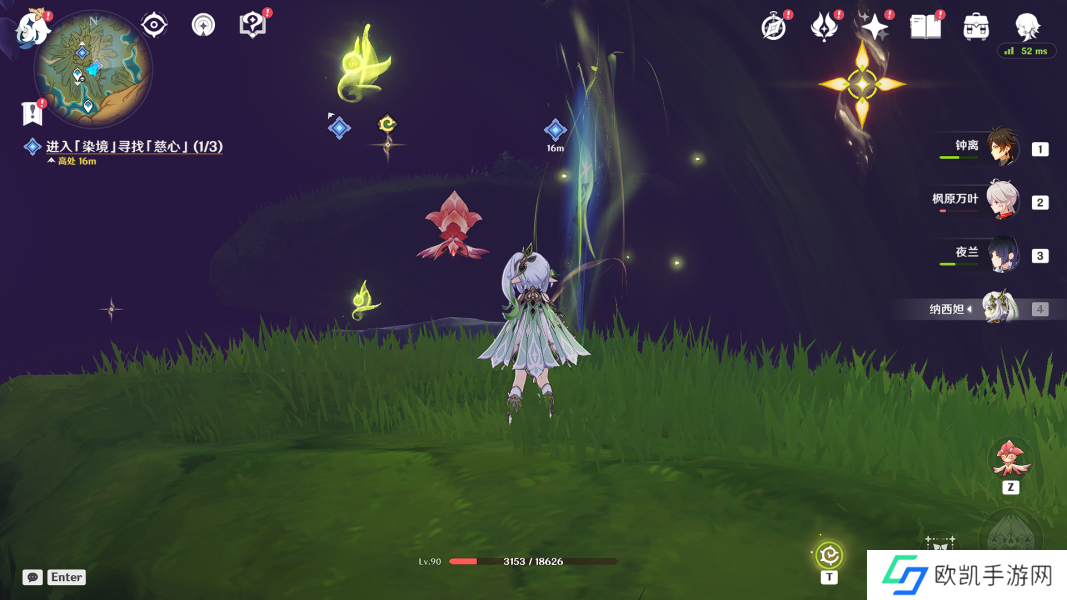Open the winged battle pass icon
Screen dimensions: 1067x600
pyautogui.click(x=824, y=27)
